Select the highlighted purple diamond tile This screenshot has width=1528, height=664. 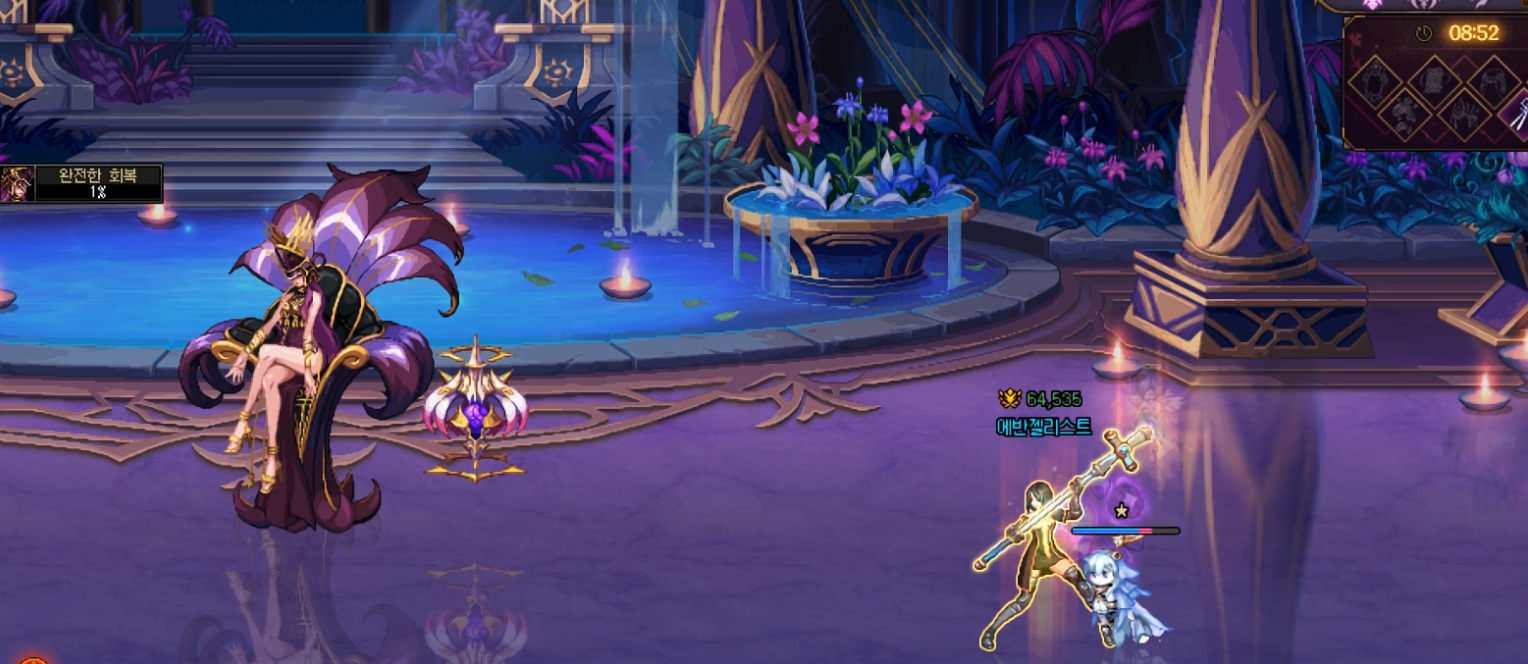(1517, 113)
